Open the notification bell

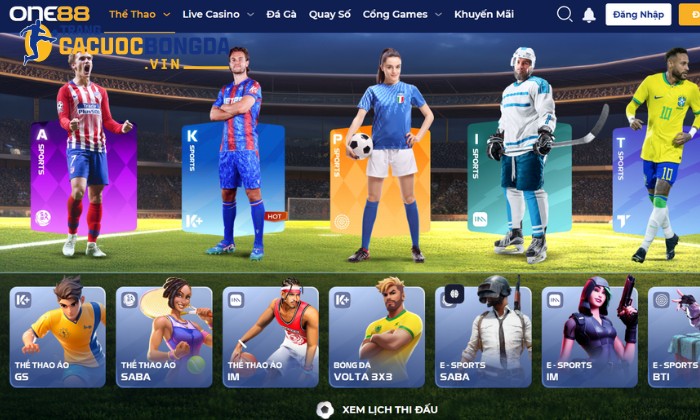[589, 14]
